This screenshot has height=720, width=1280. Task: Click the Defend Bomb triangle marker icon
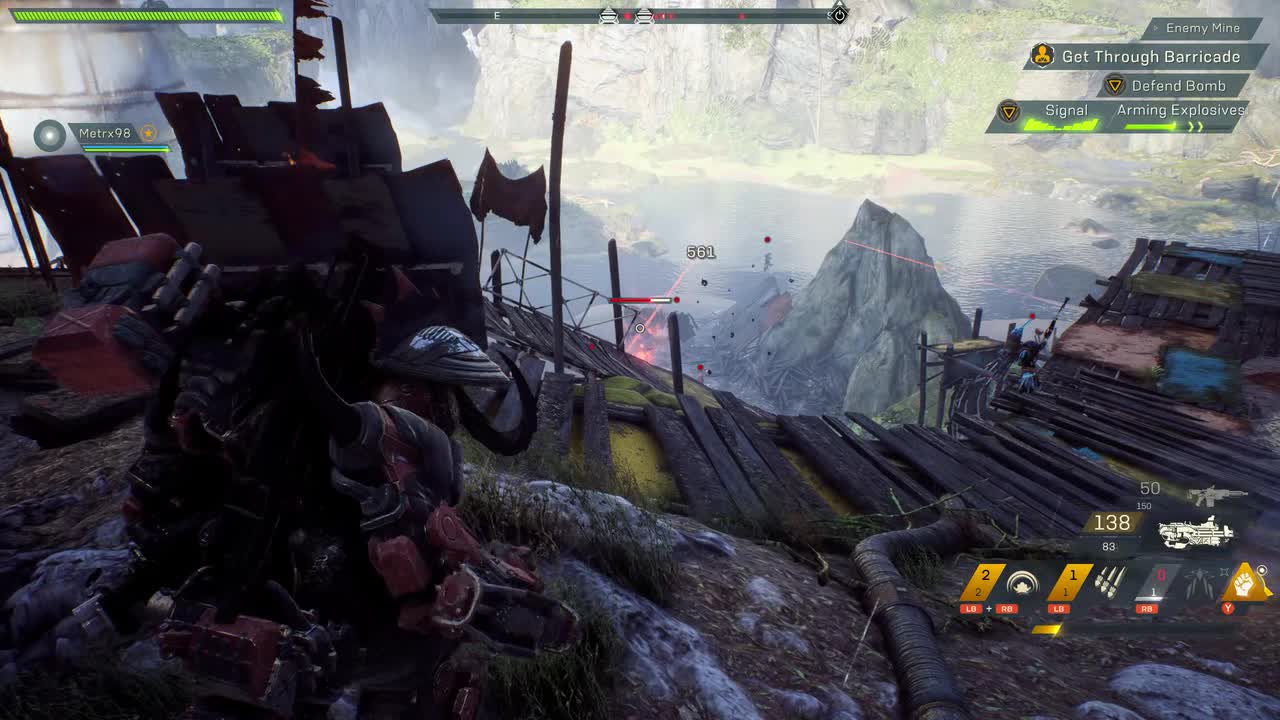pyautogui.click(x=1116, y=86)
